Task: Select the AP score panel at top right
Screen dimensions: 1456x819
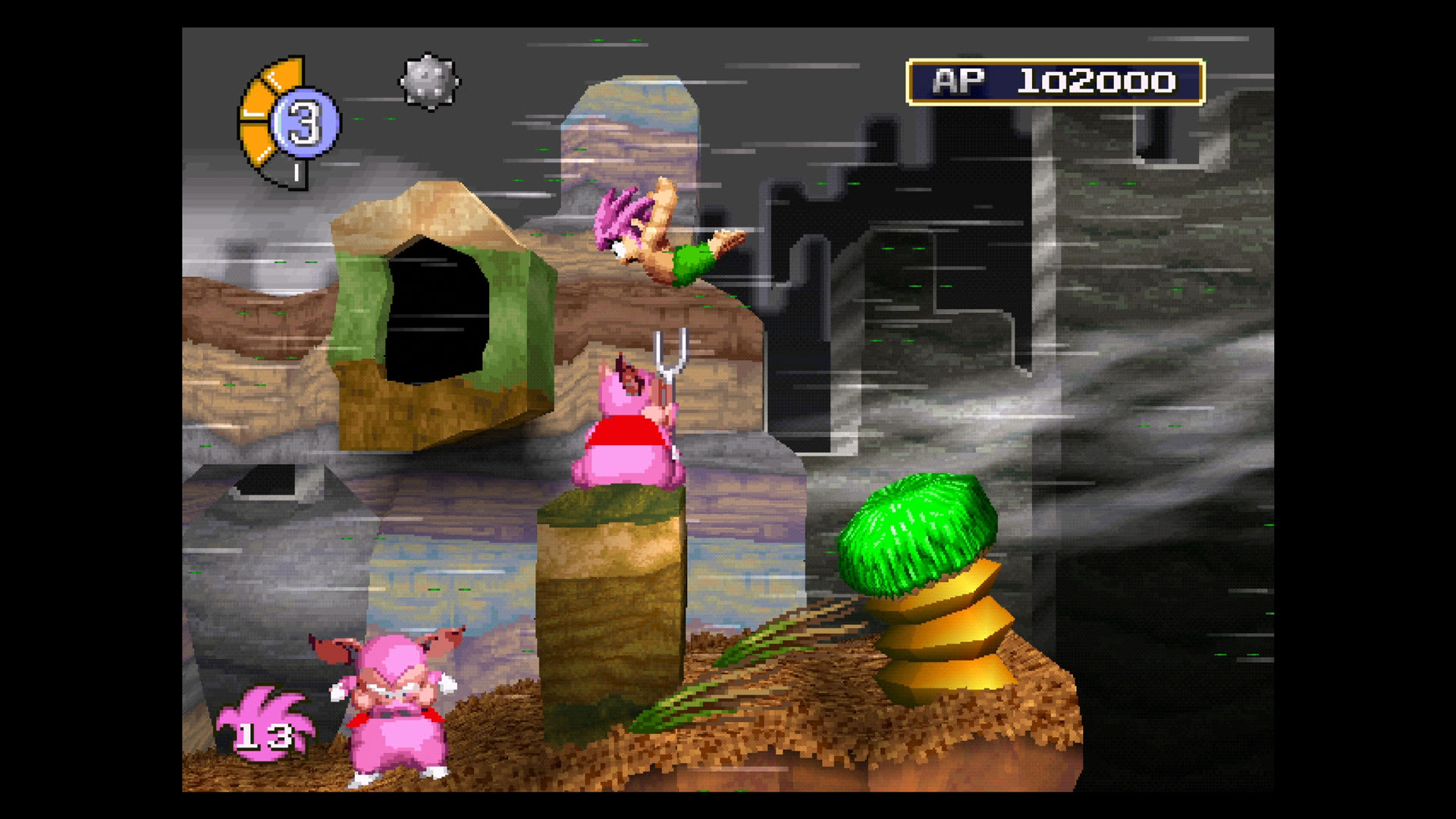Action: 1054,83
